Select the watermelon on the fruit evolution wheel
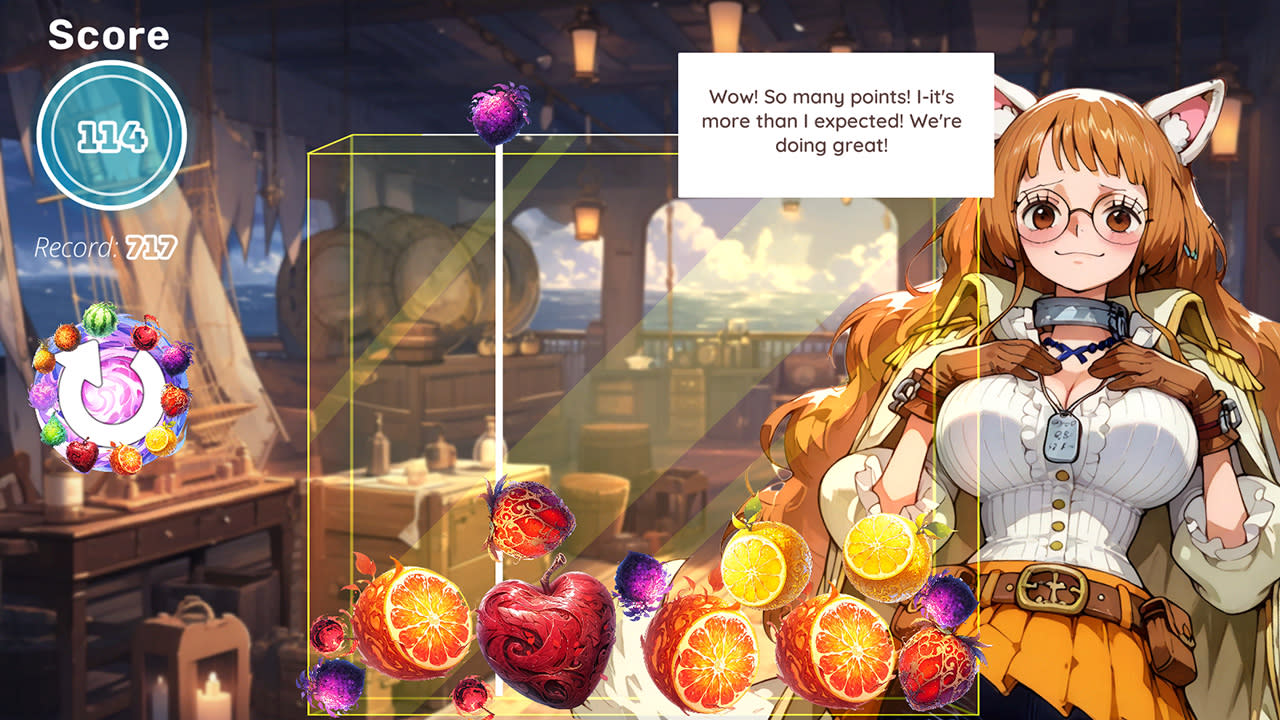Screen dimensions: 1280x720 [x=98, y=318]
